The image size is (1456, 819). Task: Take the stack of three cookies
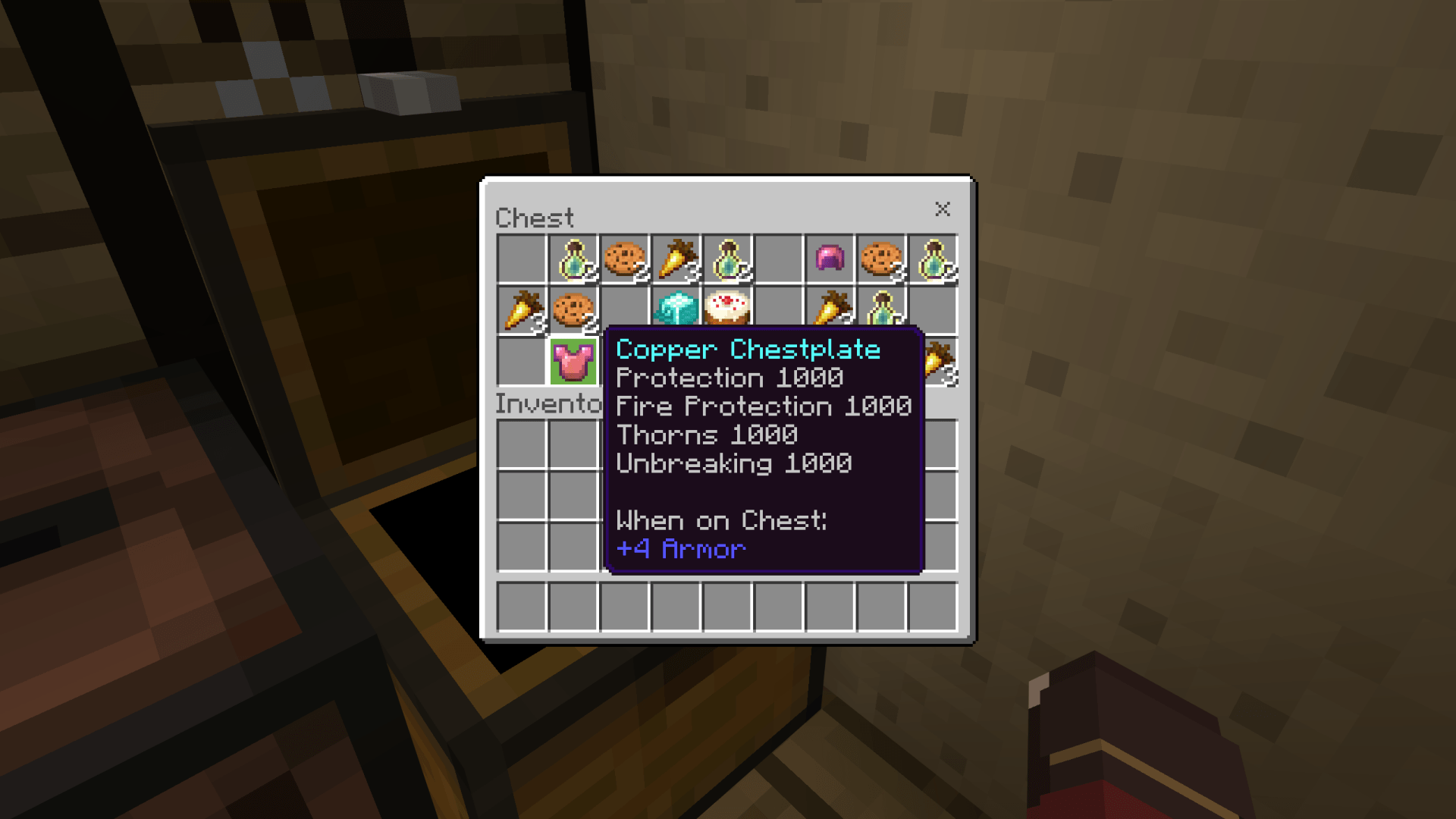point(881,259)
